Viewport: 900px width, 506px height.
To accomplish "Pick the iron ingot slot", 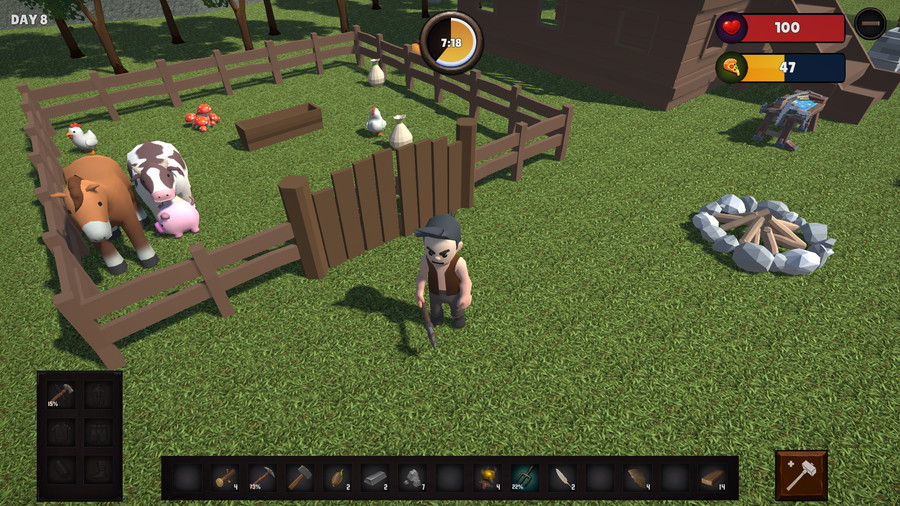I will click(375, 477).
